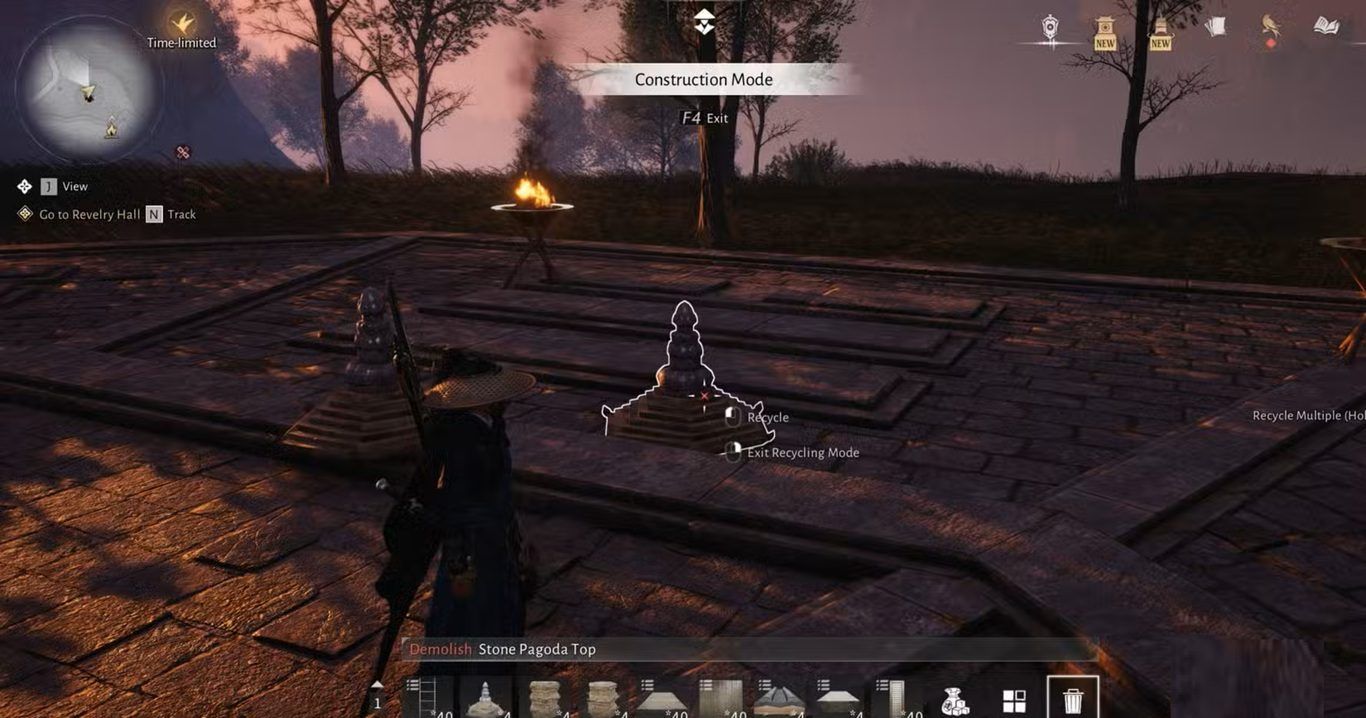Viewport: 1366px width, 718px height.
Task: Open the open-book journal icon
Action: click(x=1326, y=26)
